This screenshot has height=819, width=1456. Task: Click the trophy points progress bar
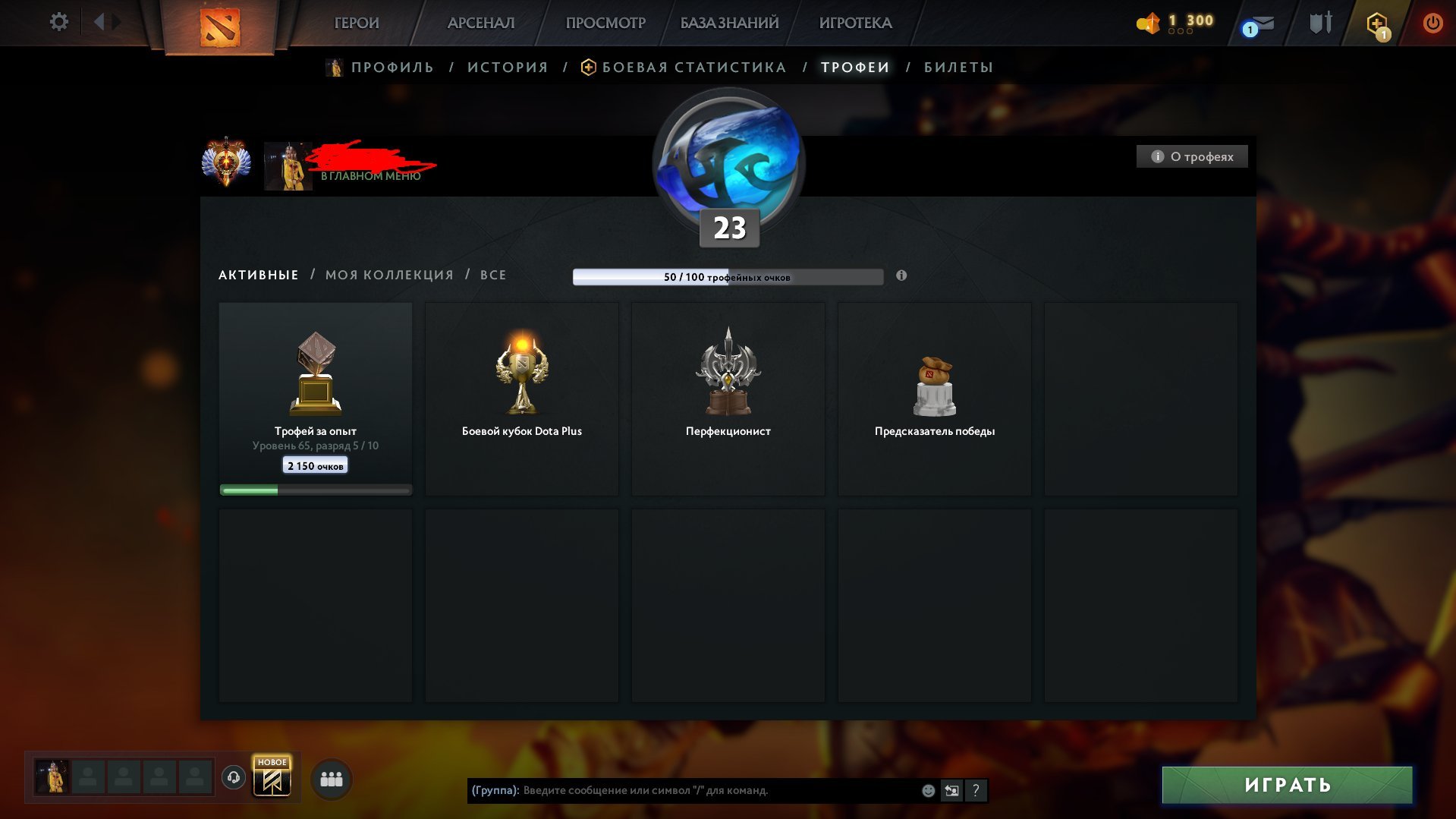[x=728, y=277]
